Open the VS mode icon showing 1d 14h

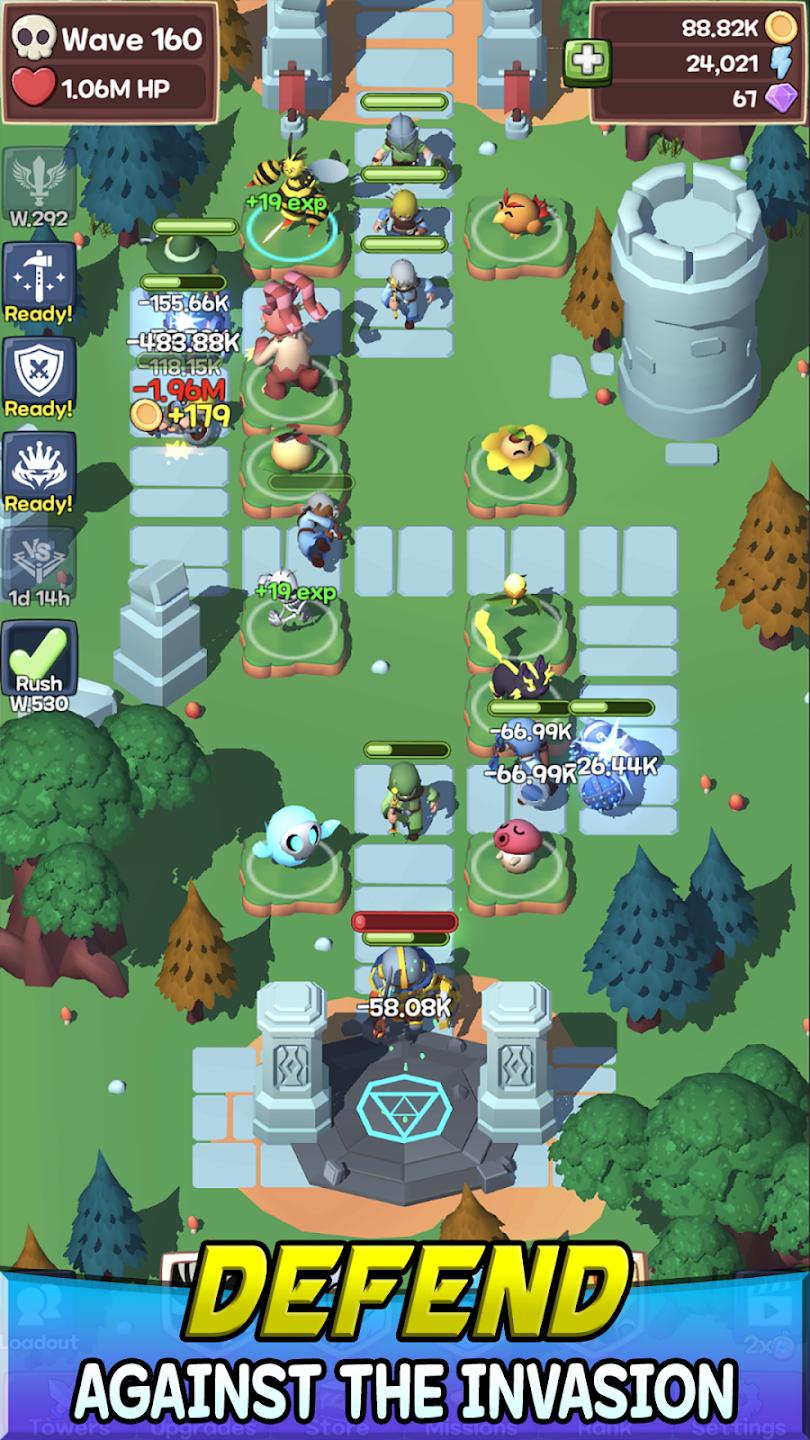coord(39,566)
